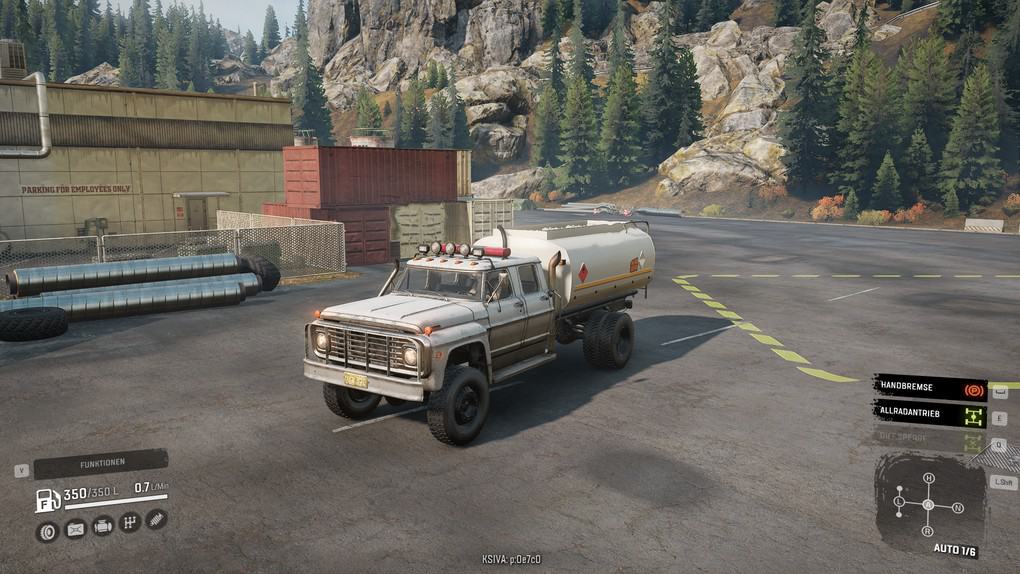
Task: Choose the Auto gear A position
Action: point(928,504)
